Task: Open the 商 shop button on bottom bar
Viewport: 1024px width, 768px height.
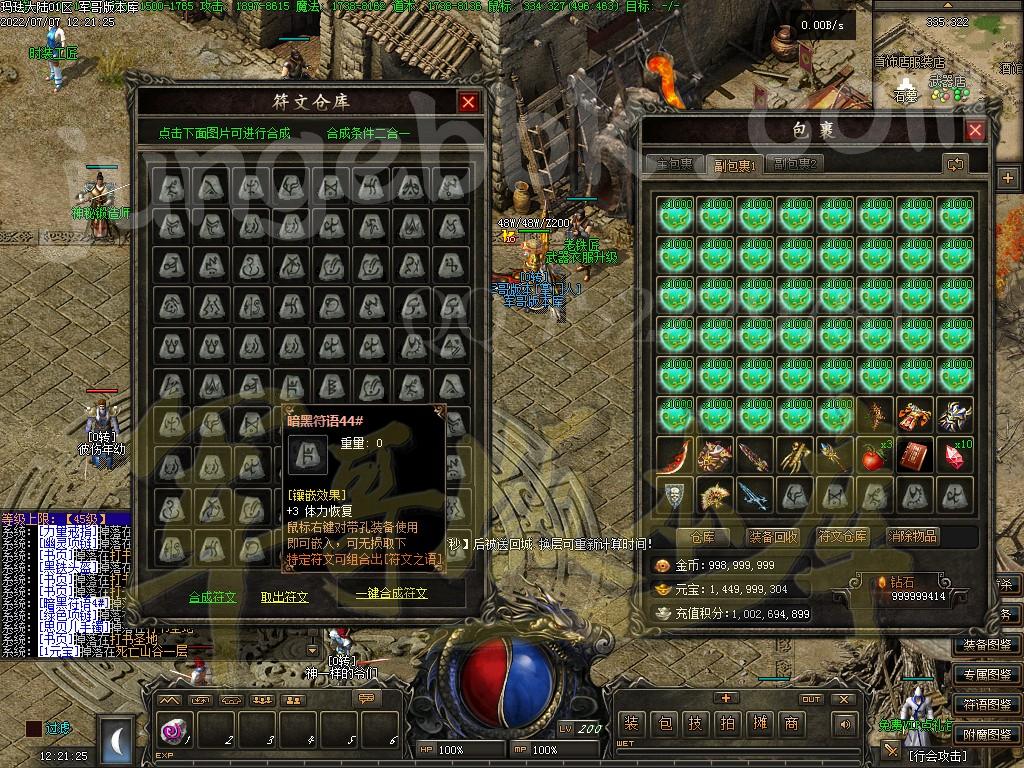Action: pos(791,723)
